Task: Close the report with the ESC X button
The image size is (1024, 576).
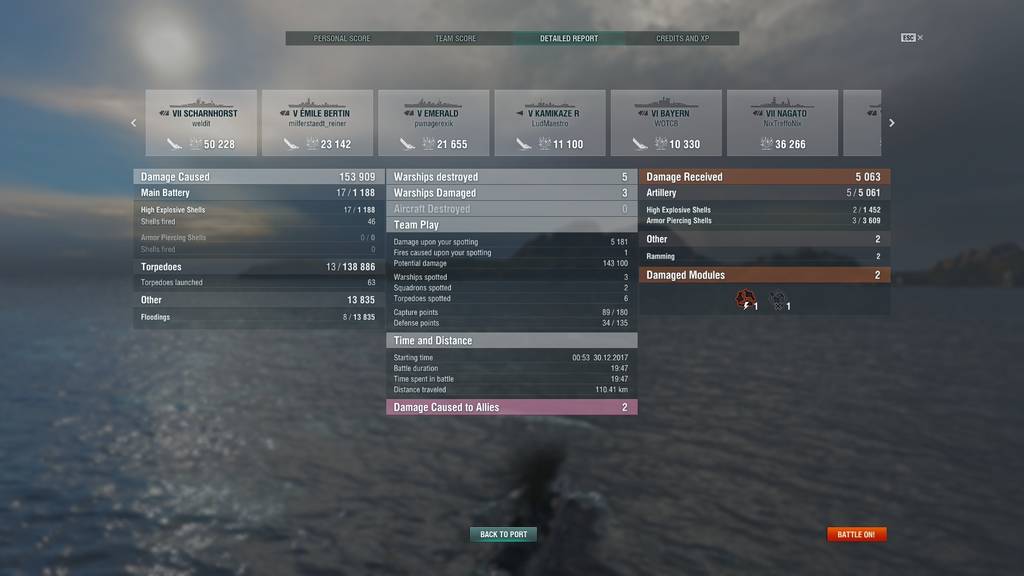Action: pos(912,38)
